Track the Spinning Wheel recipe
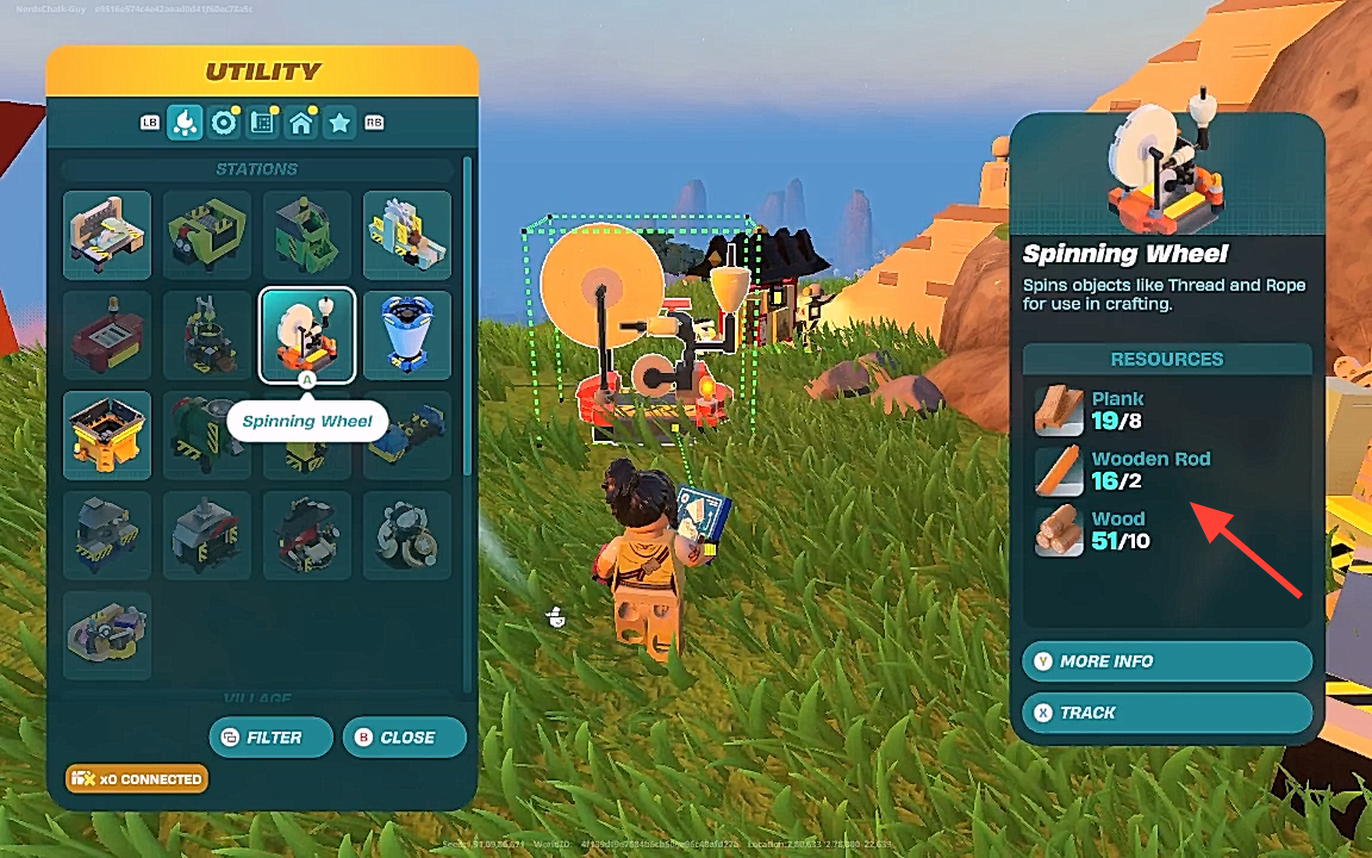The width and height of the screenshot is (1372, 858). coord(1166,713)
